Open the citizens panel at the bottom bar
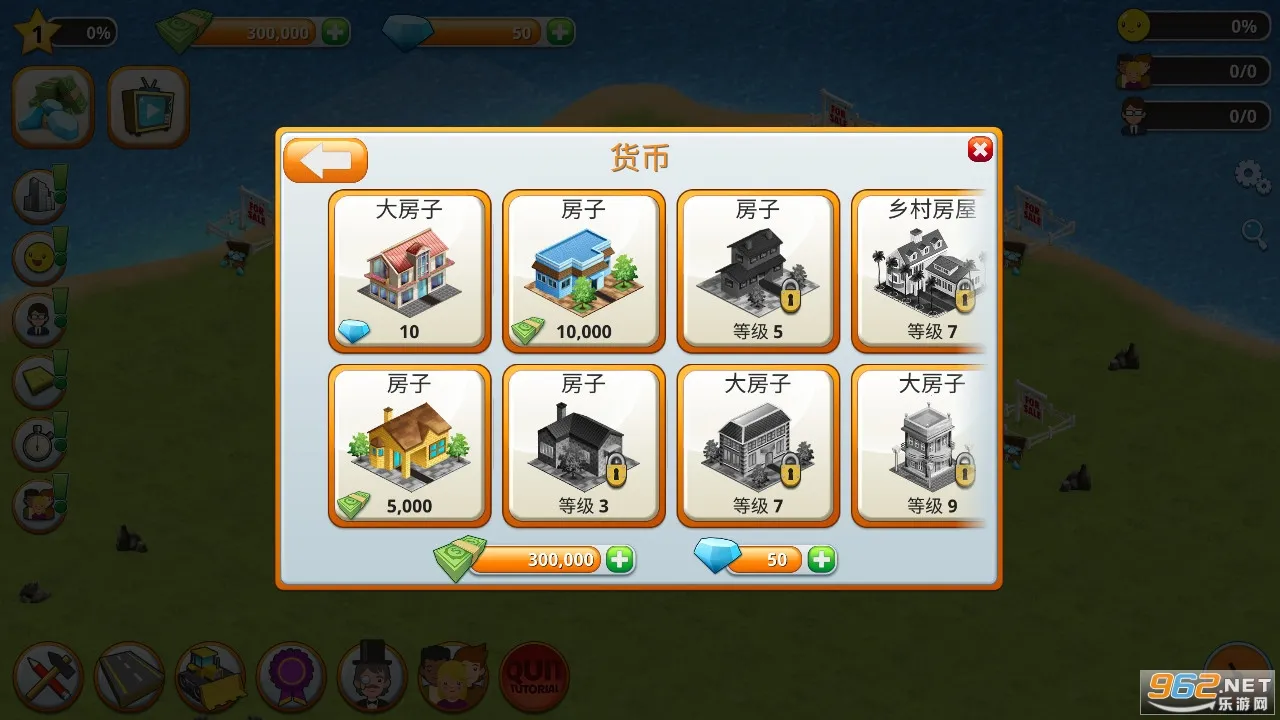The height and width of the screenshot is (720, 1280). tap(454, 677)
